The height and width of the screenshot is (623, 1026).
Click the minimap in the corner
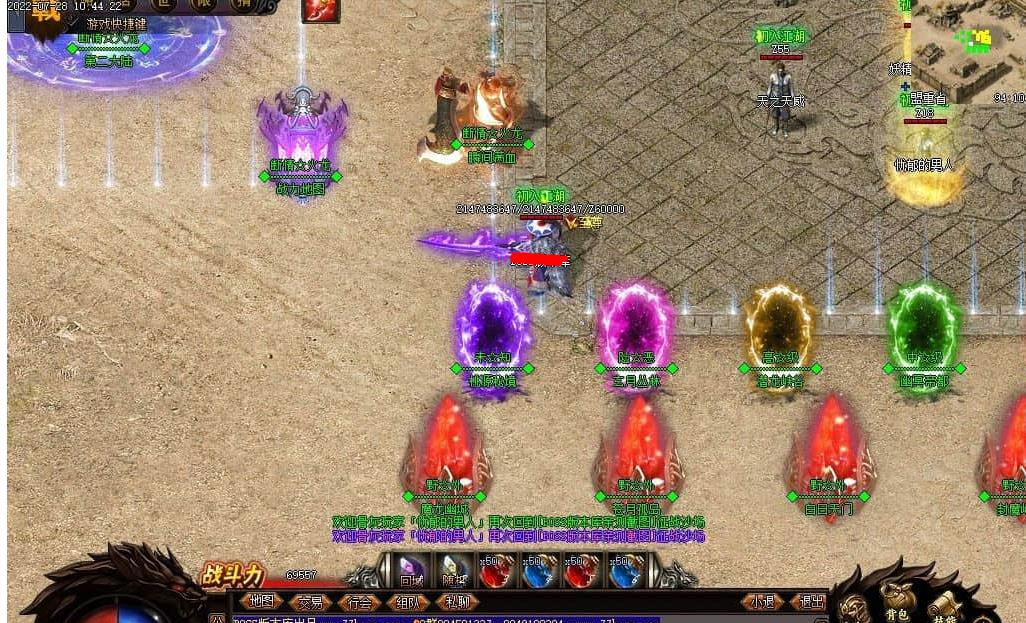[x=968, y=50]
